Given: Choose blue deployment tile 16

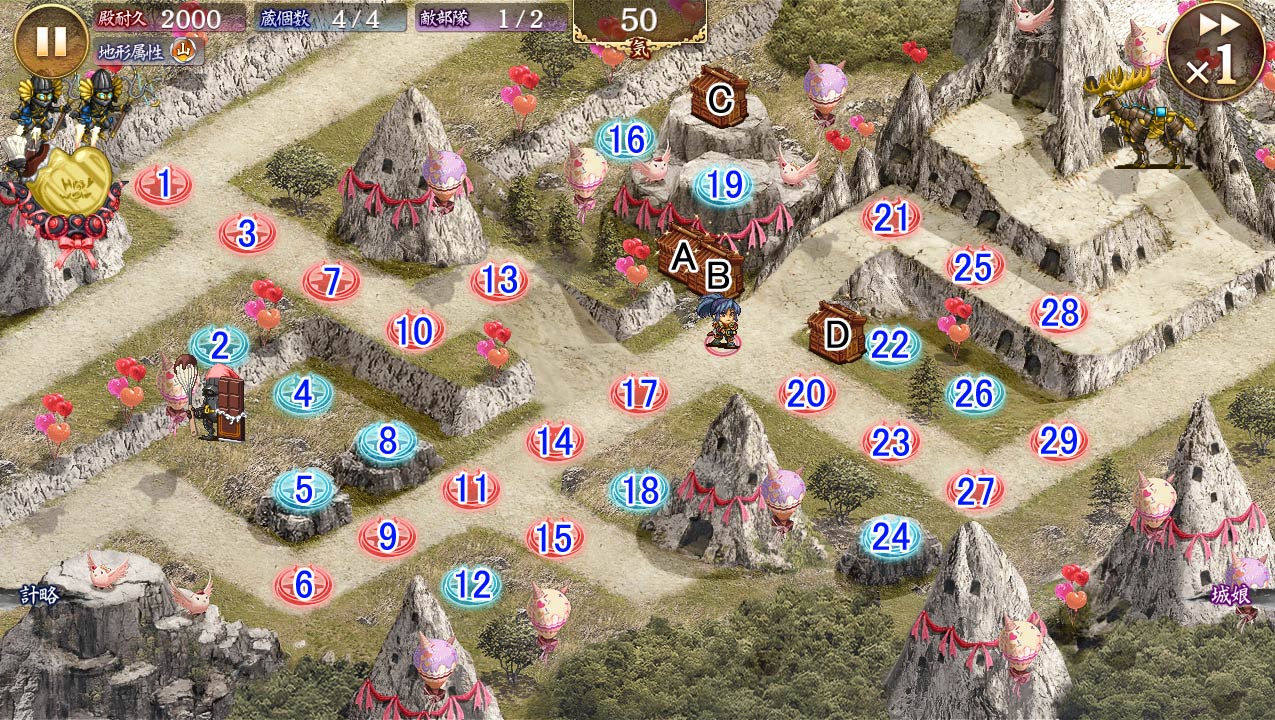Looking at the screenshot, I should [626, 141].
